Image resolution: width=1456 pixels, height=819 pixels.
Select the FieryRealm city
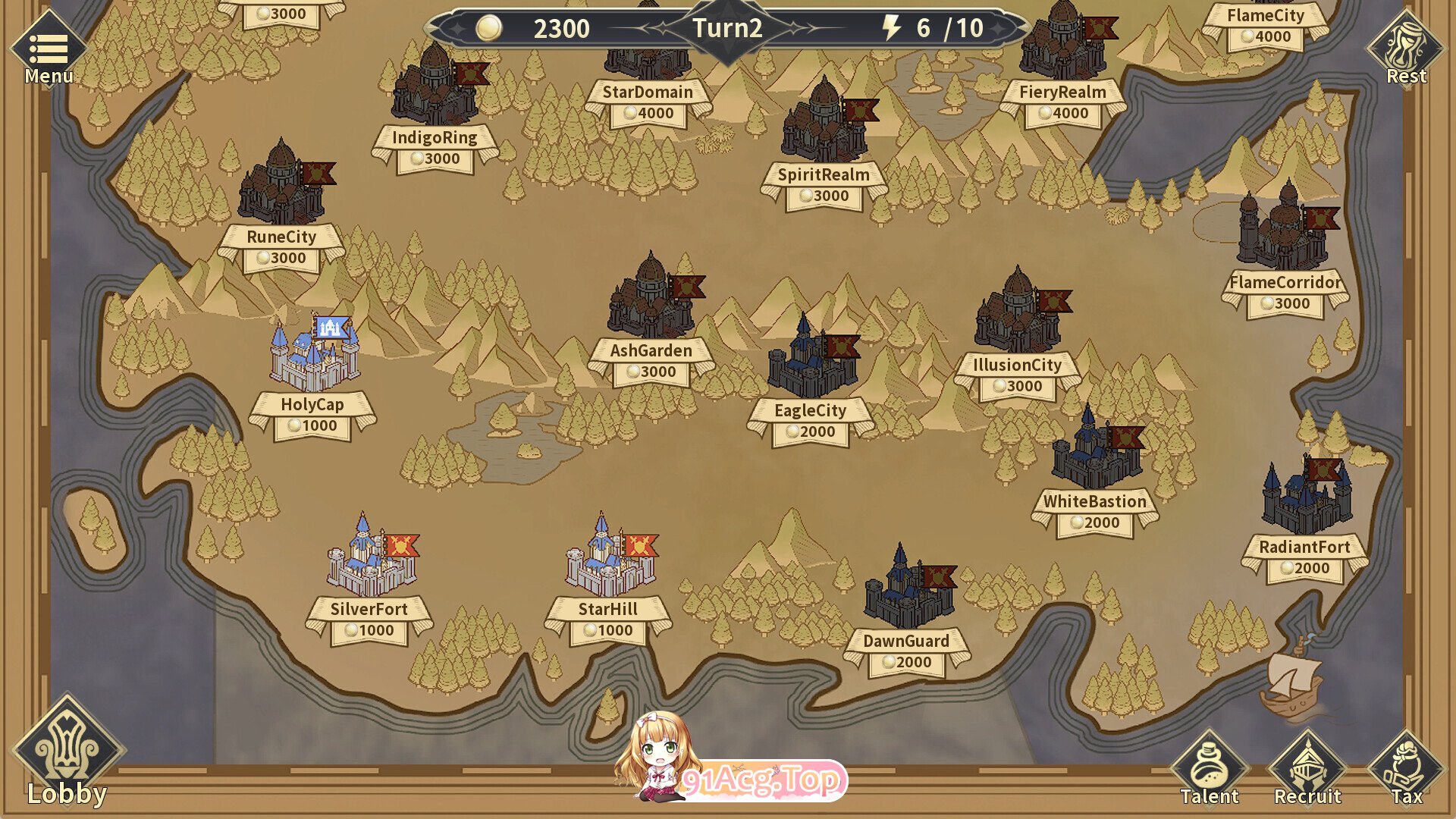[1062, 42]
